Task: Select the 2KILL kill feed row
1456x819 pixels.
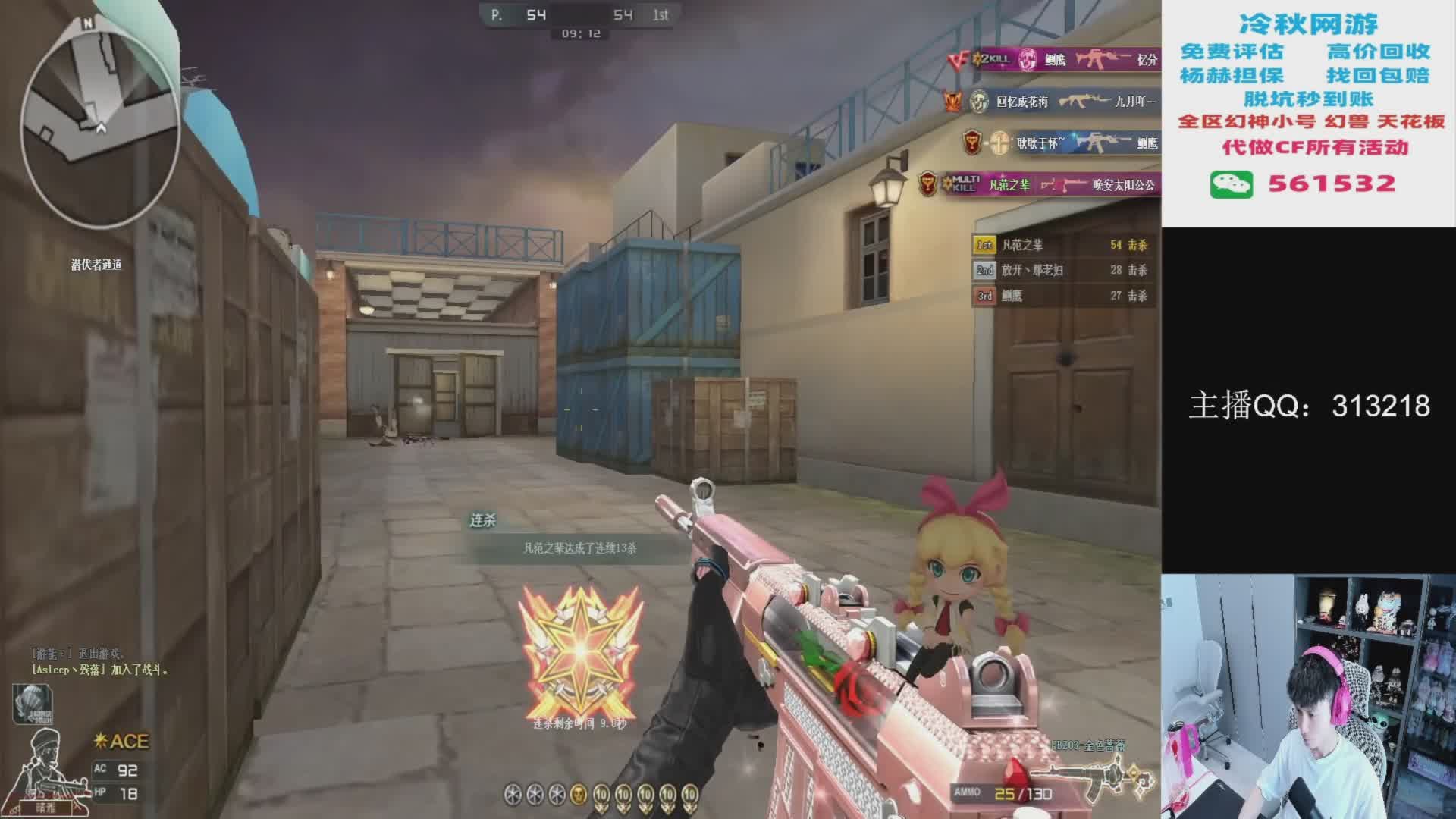Action: tap(1054, 59)
